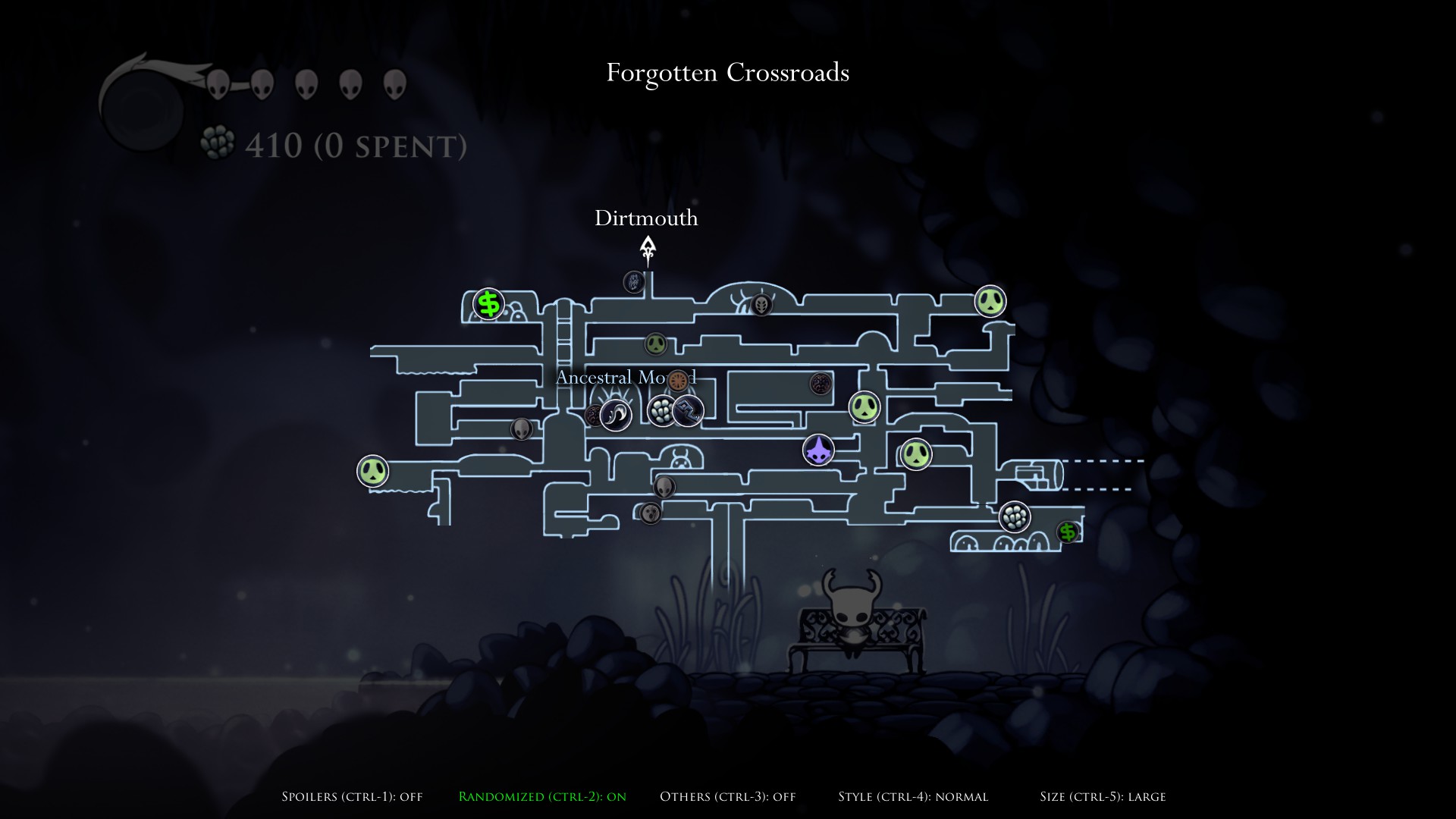Image resolution: width=1456 pixels, height=819 pixels.
Task: Toggle the Randomized pins option
Action: pyautogui.click(x=542, y=796)
